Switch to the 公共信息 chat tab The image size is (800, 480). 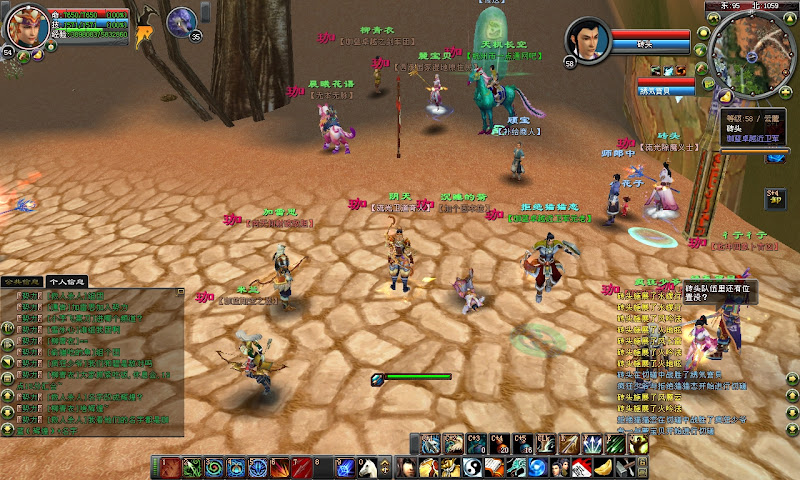pyautogui.click(x=23, y=282)
